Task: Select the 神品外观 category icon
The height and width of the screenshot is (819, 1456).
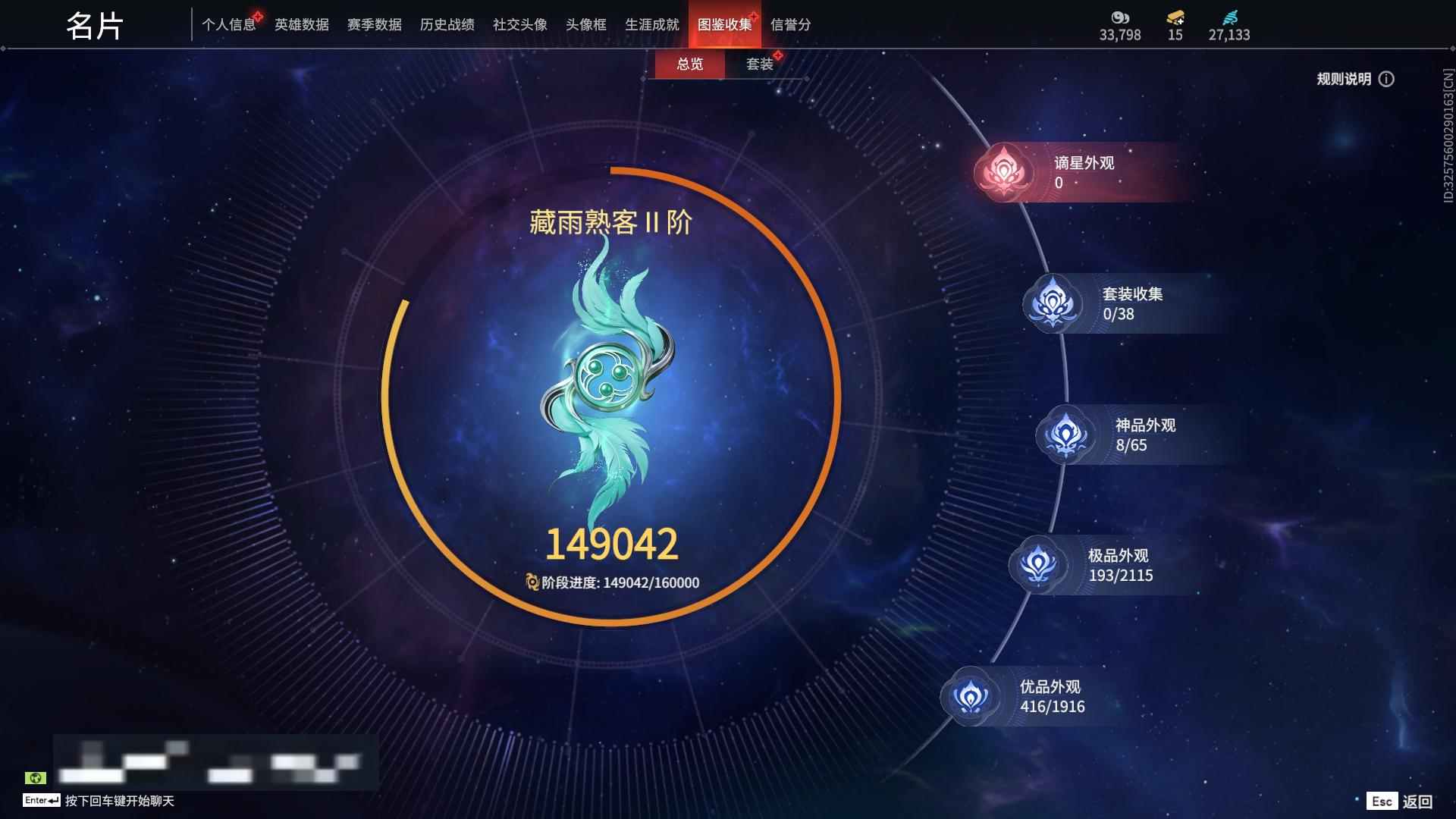Action: (1065, 435)
